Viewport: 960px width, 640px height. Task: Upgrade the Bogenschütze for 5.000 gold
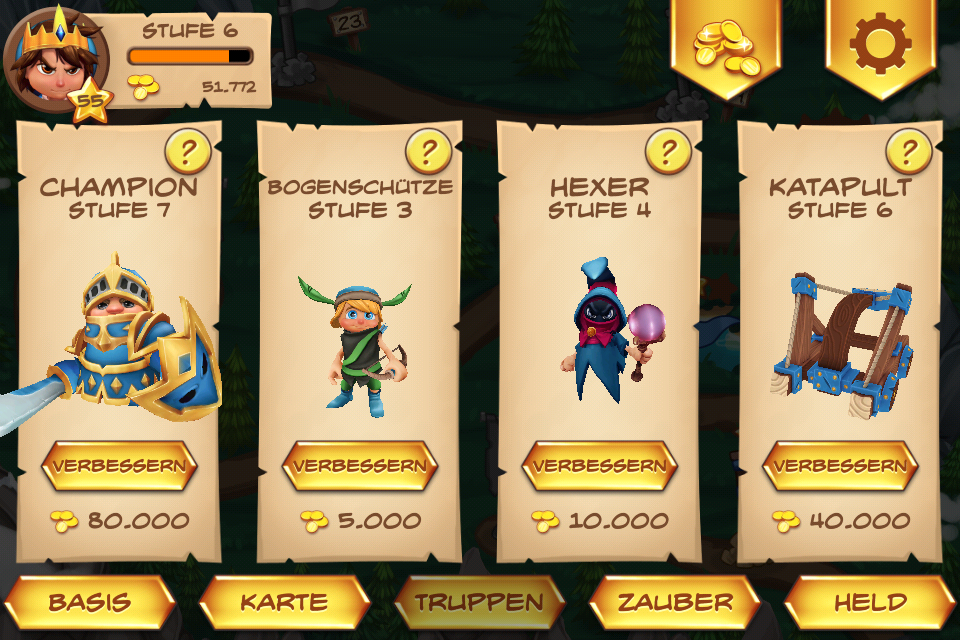[x=359, y=466]
